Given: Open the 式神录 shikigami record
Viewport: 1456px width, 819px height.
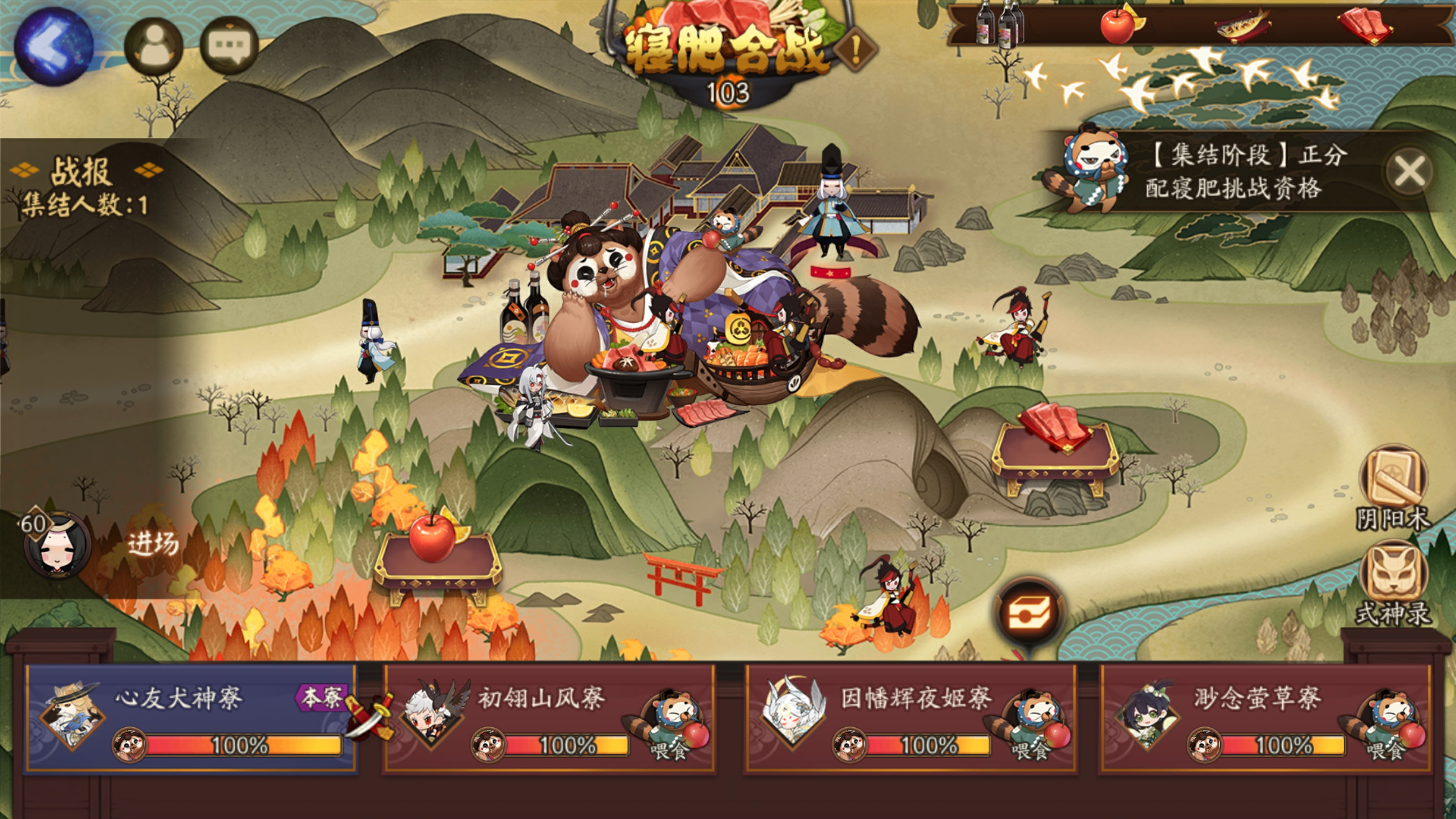Looking at the screenshot, I should click(1394, 583).
